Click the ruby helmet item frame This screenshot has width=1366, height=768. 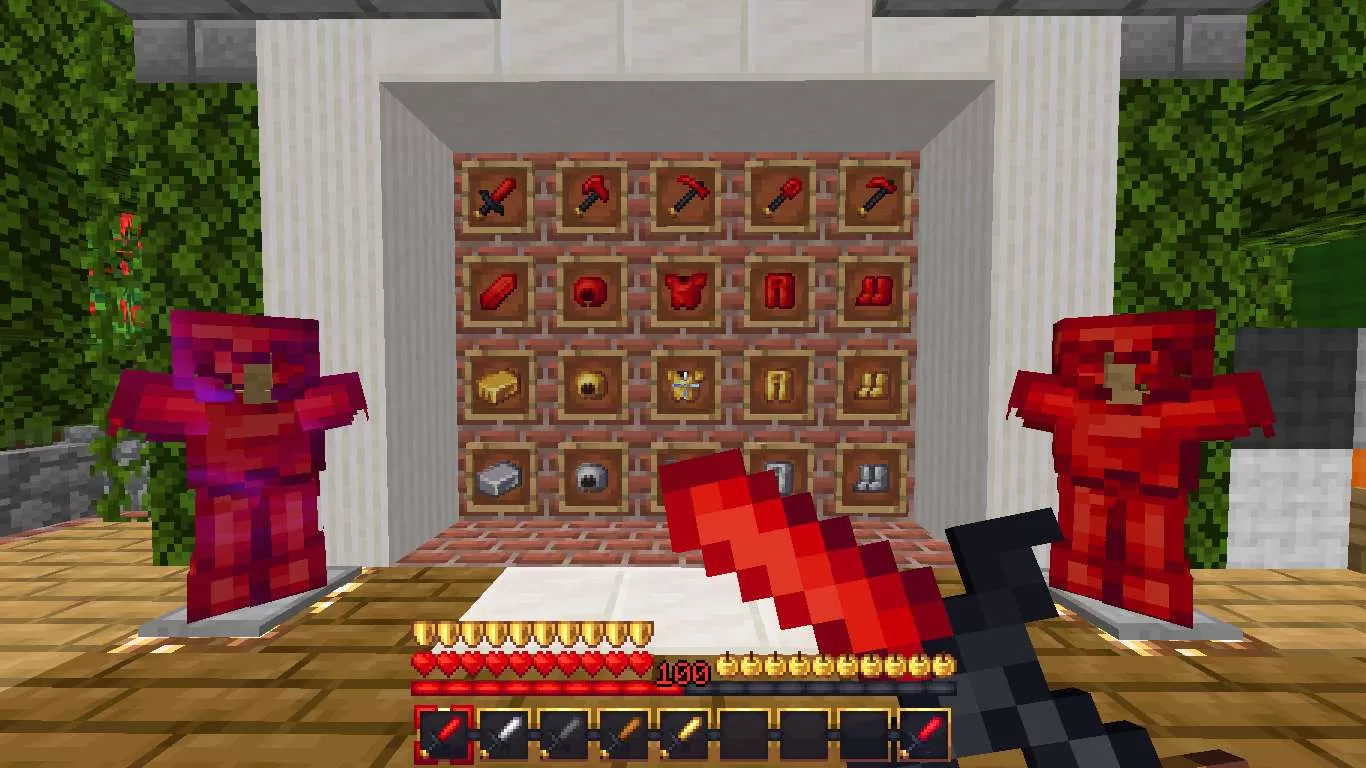click(590, 290)
